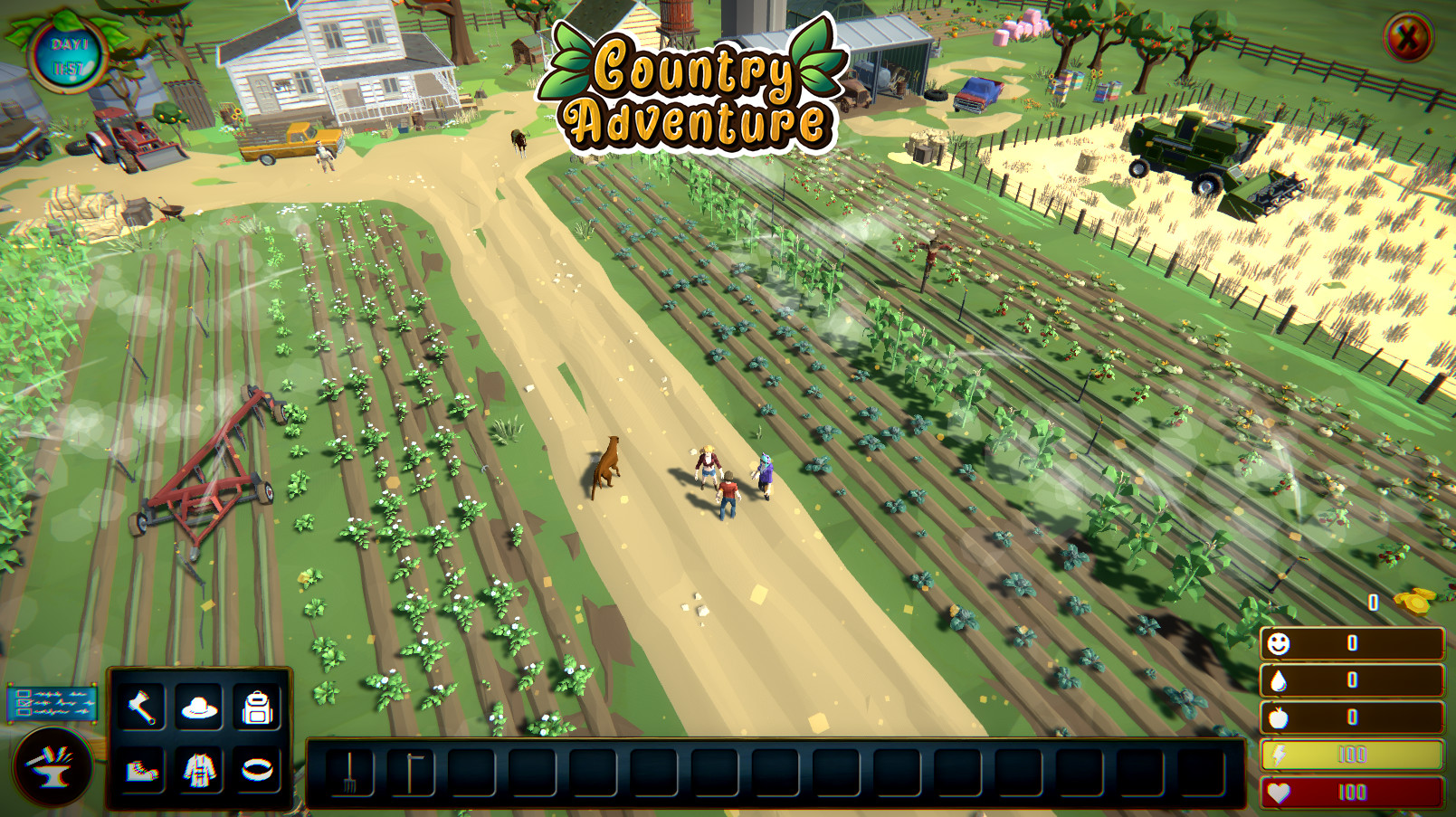Check the first quest checkbox on the scroll
The height and width of the screenshot is (817, 1456).
(x=23, y=695)
